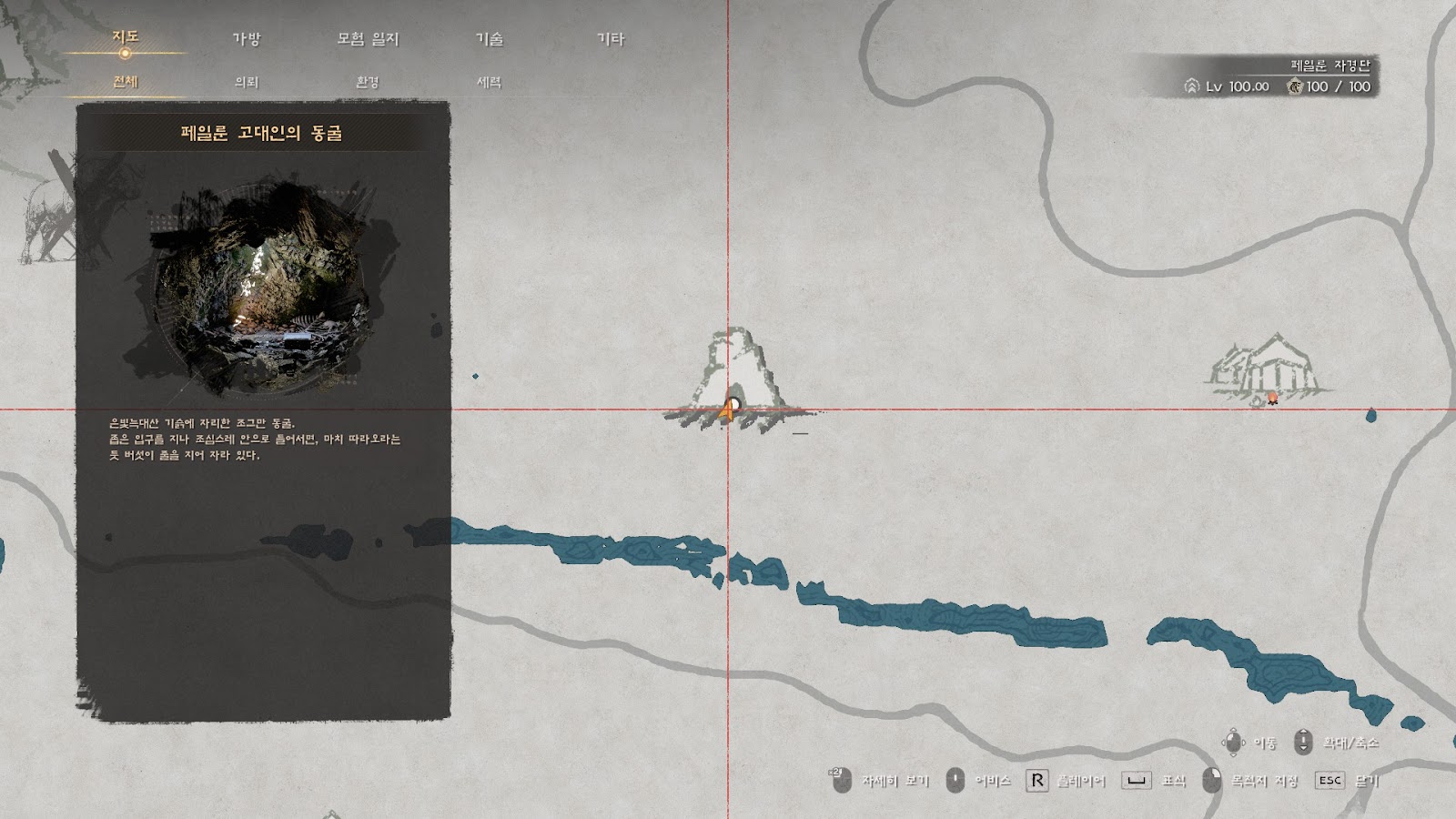This screenshot has height=819, width=1456.
Task: Select the 세력 (Faction) map filter
Action: (489, 82)
